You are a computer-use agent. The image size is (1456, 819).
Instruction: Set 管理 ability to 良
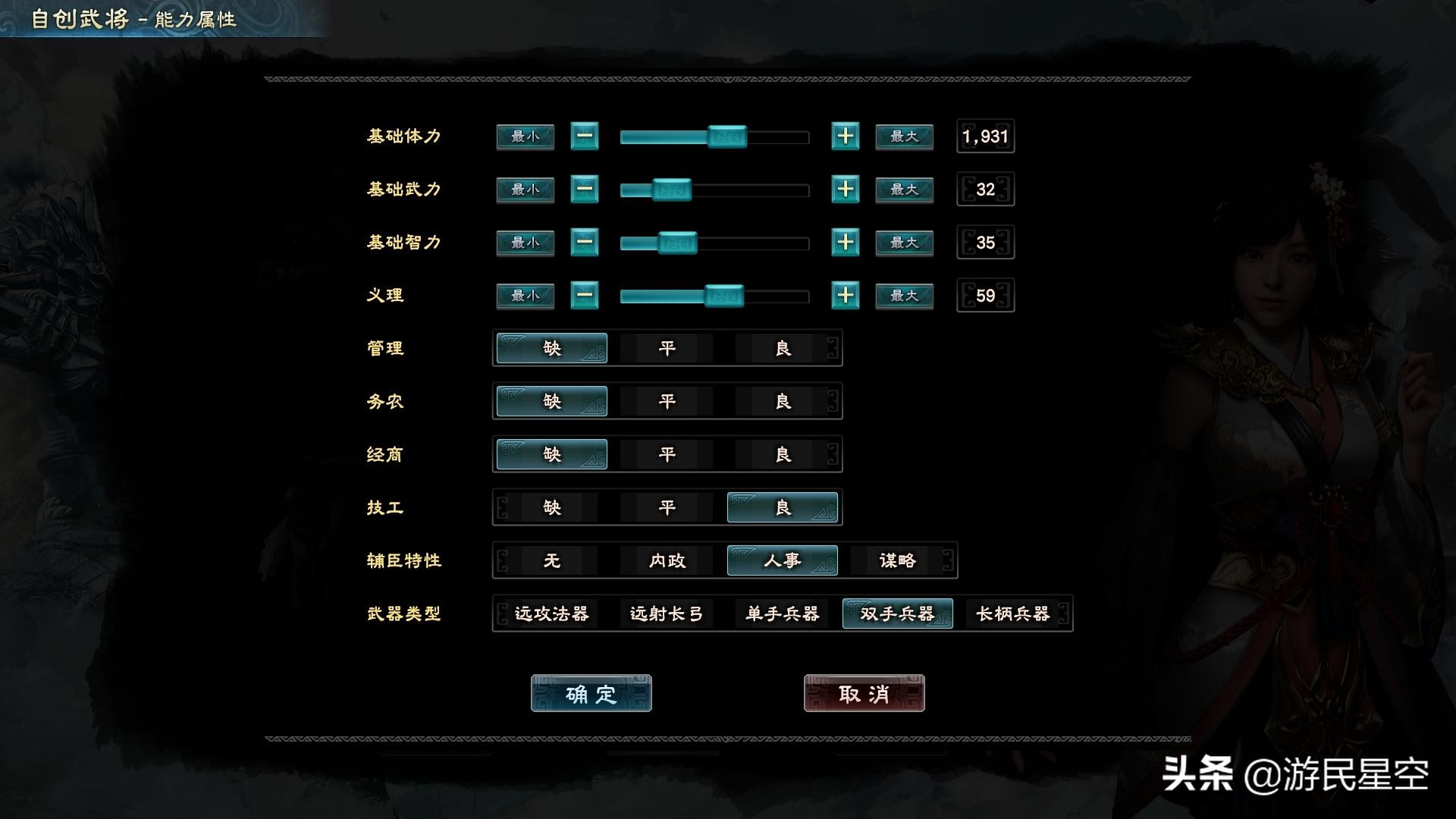tap(782, 348)
